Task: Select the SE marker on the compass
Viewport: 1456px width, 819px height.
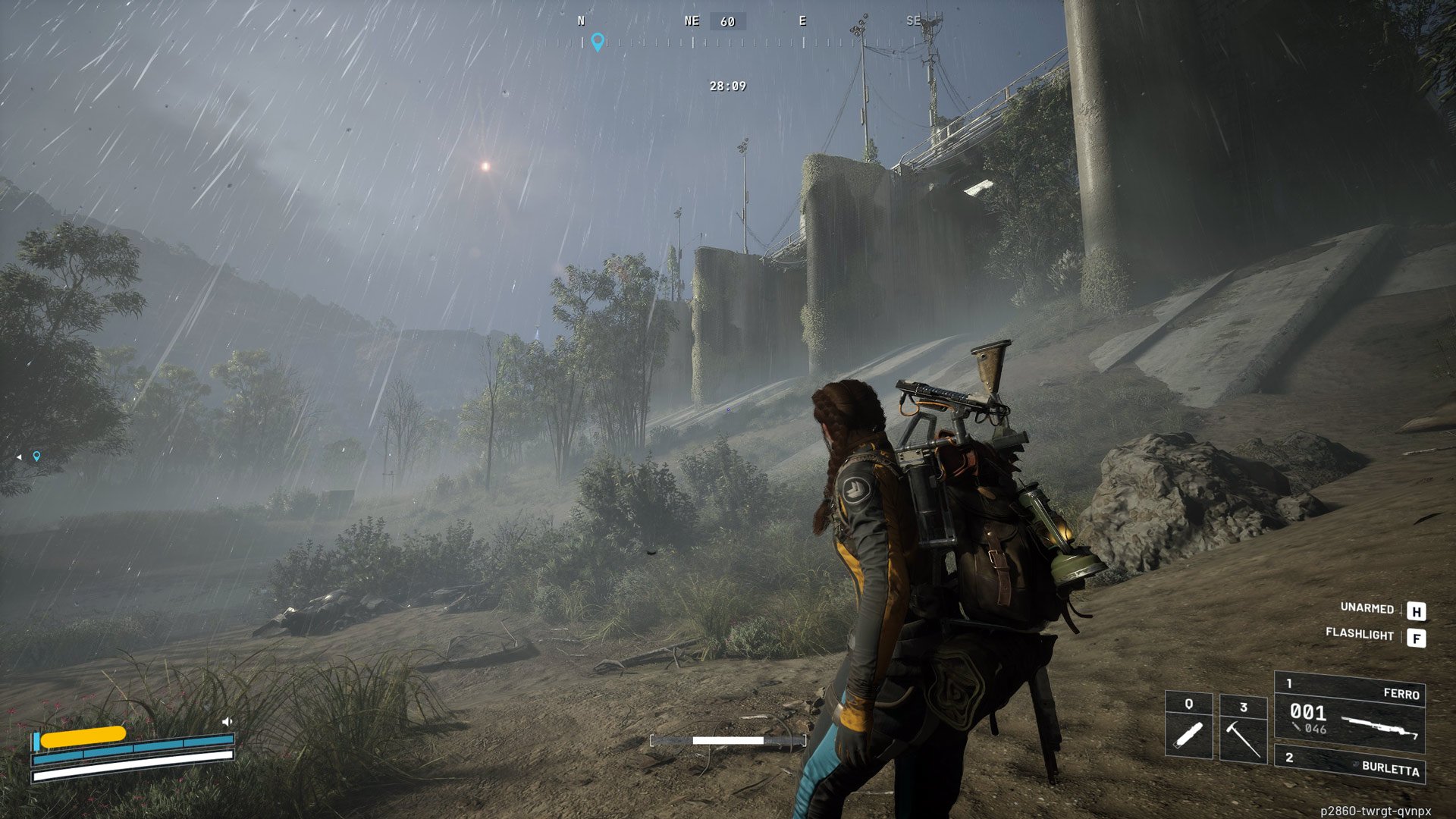Action: 915,21
